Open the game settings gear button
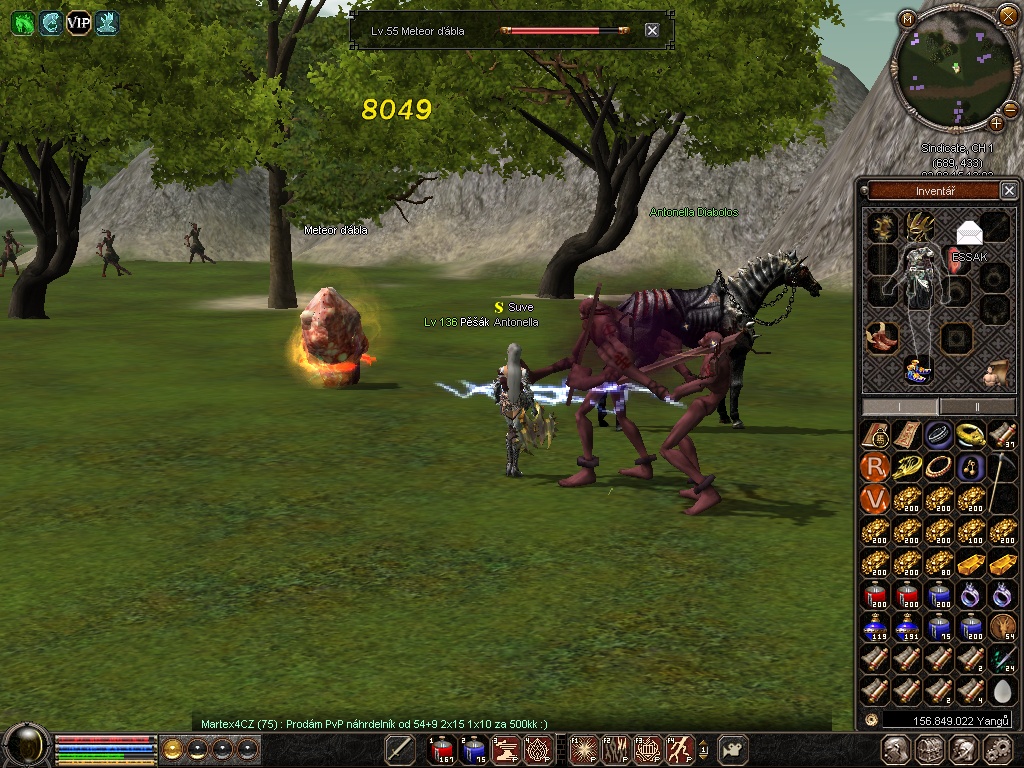Viewport: 1024px width, 768px height. point(997,749)
